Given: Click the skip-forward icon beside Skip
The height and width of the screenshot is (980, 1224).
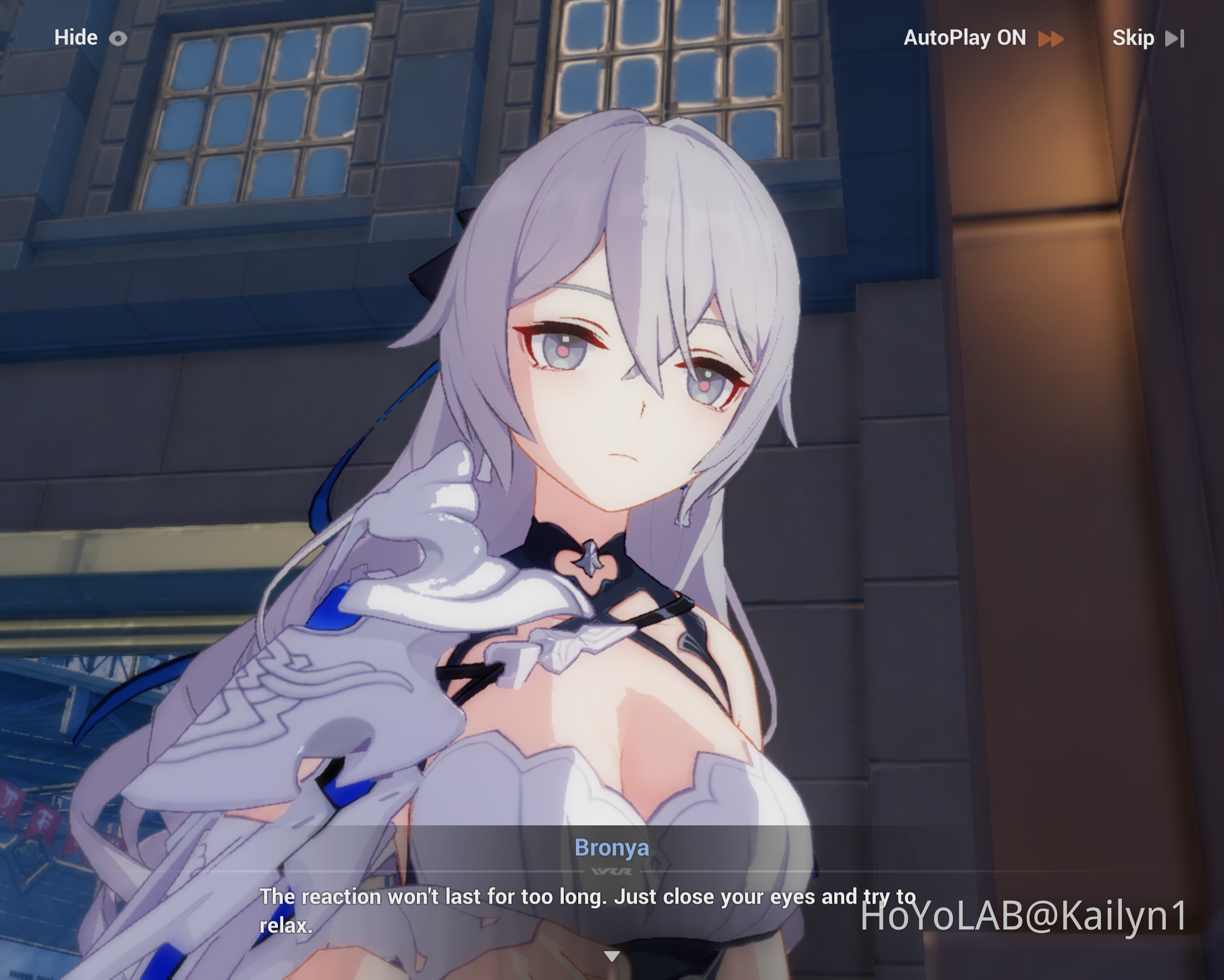Looking at the screenshot, I should (1175, 38).
